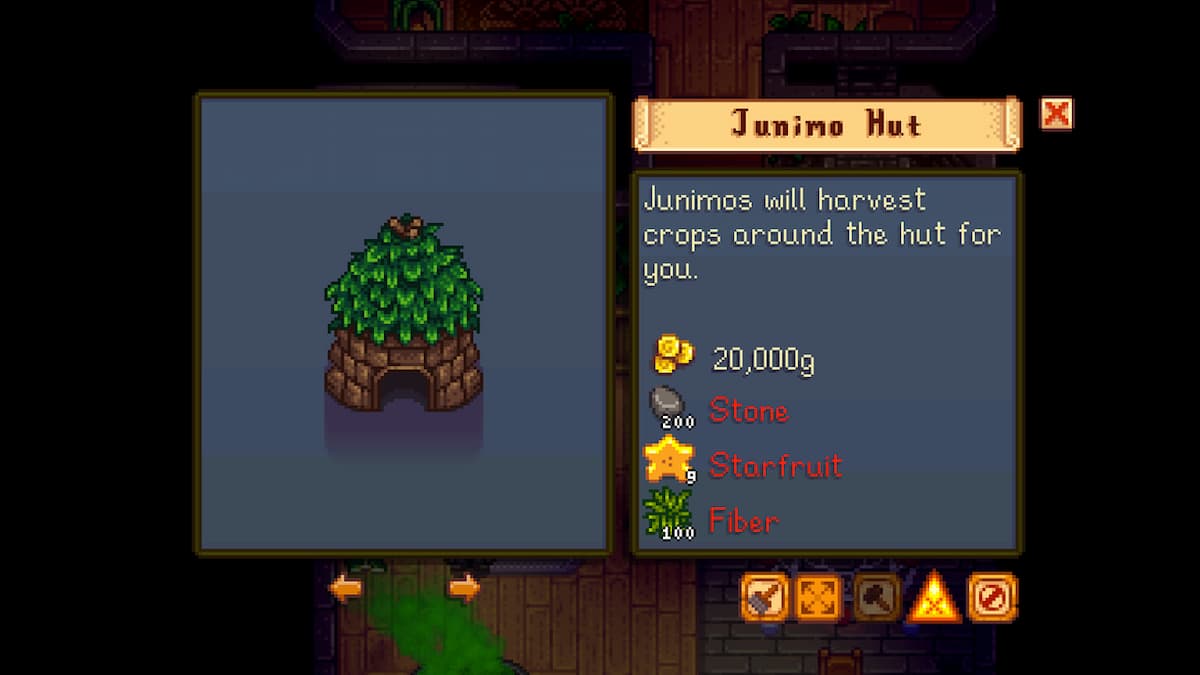1200x675 pixels.
Task: Click the hammer build button
Action: (877, 598)
